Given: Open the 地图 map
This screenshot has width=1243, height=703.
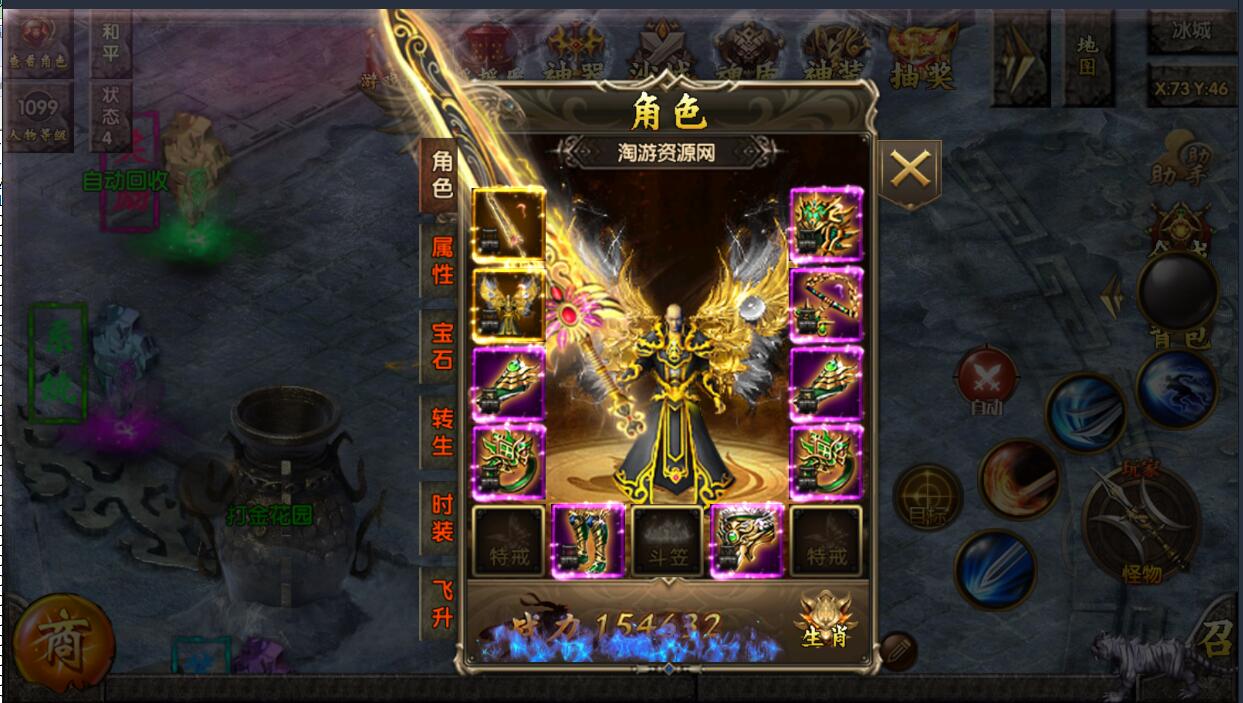Looking at the screenshot, I should tap(1088, 57).
